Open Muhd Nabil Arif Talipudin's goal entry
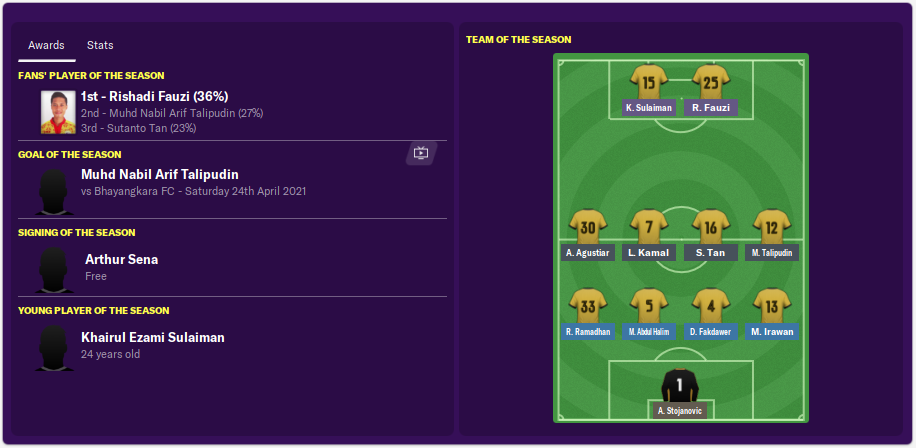 coord(160,175)
